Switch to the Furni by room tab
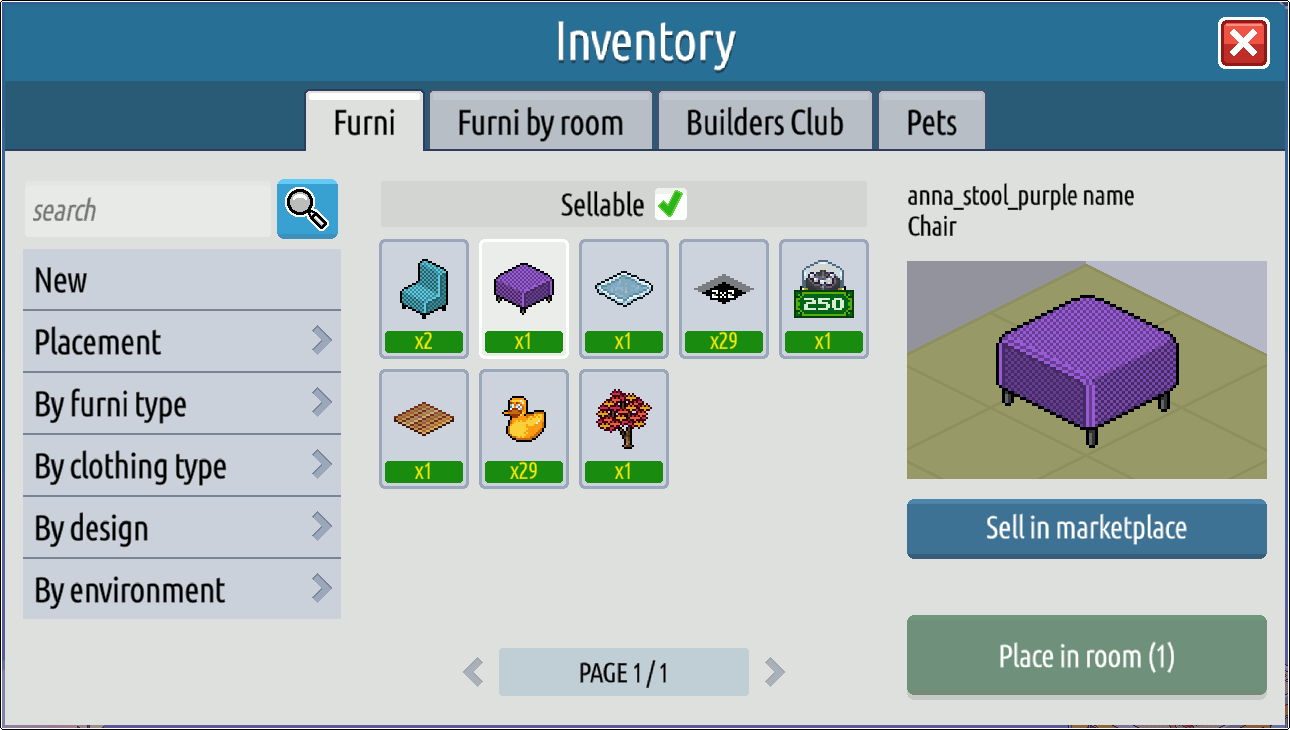The width and height of the screenshot is (1290, 730). click(540, 123)
